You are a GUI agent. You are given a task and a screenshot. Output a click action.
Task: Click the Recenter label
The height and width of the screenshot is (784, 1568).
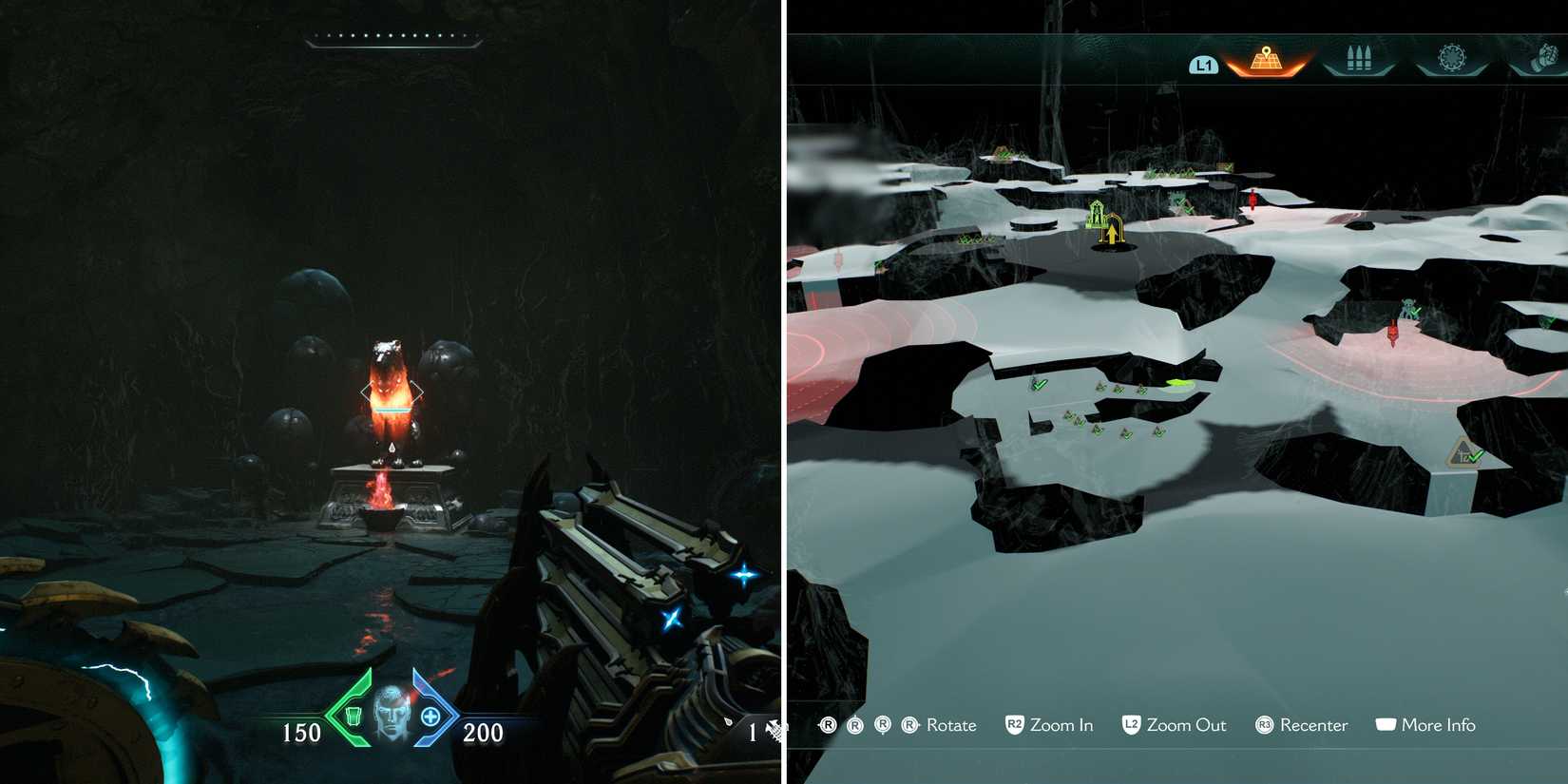[x=1312, y=725]
